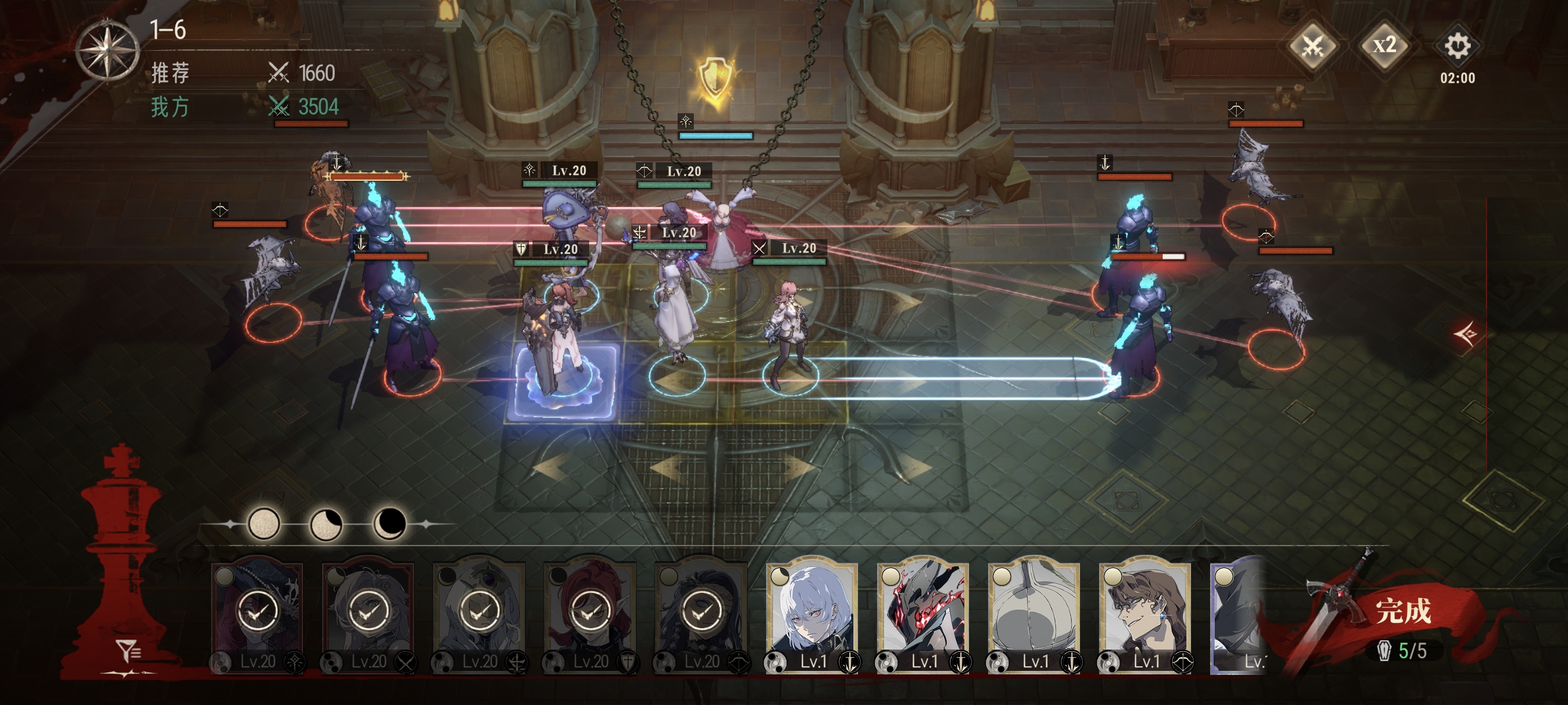Screen dimensions: 1568x705
Task: Filter heroes by the dark new moon phase
Action: pyautogui.click(x=390, y=524)
